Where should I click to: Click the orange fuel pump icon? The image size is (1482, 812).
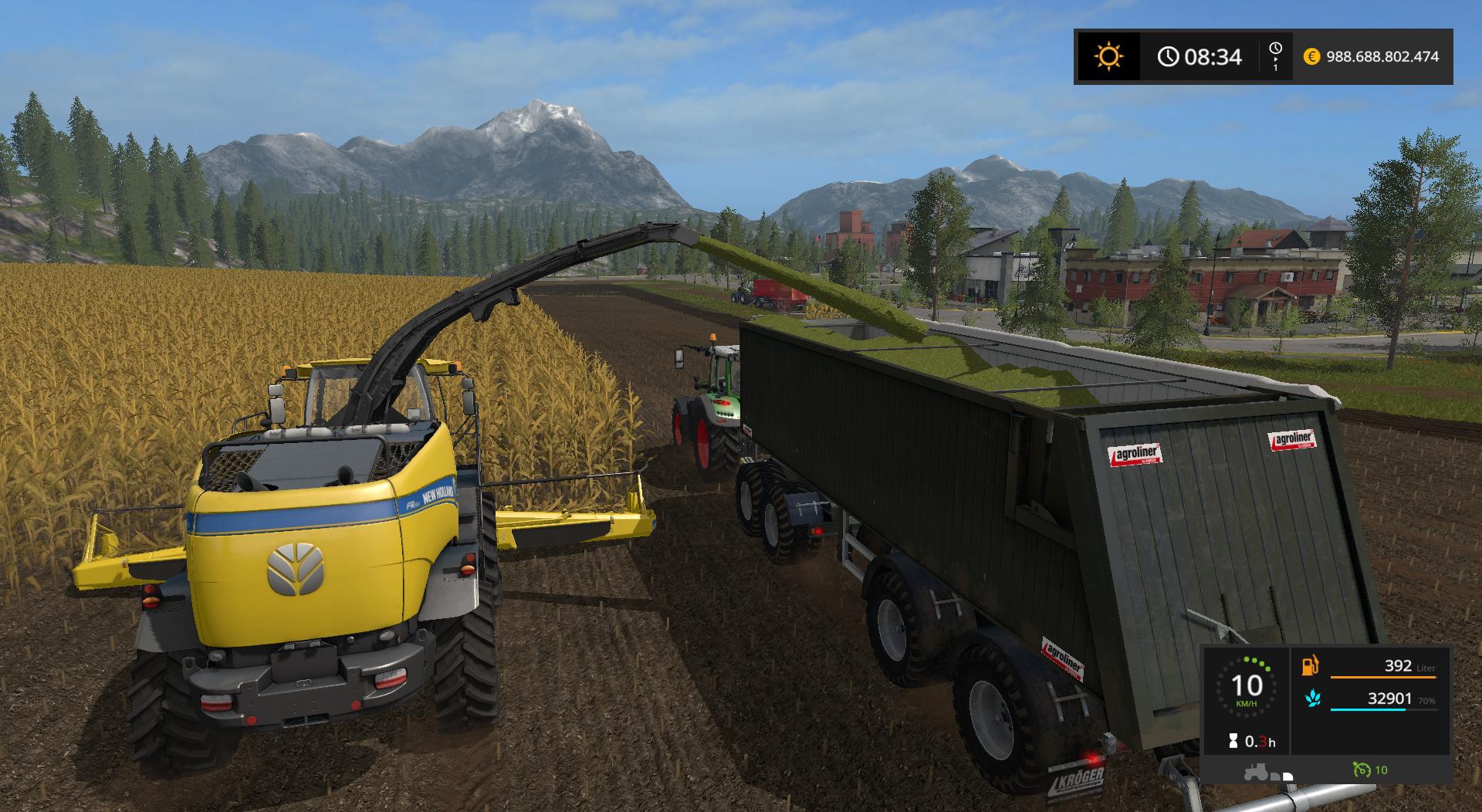pyautogui.click(x=1310, y=665)
